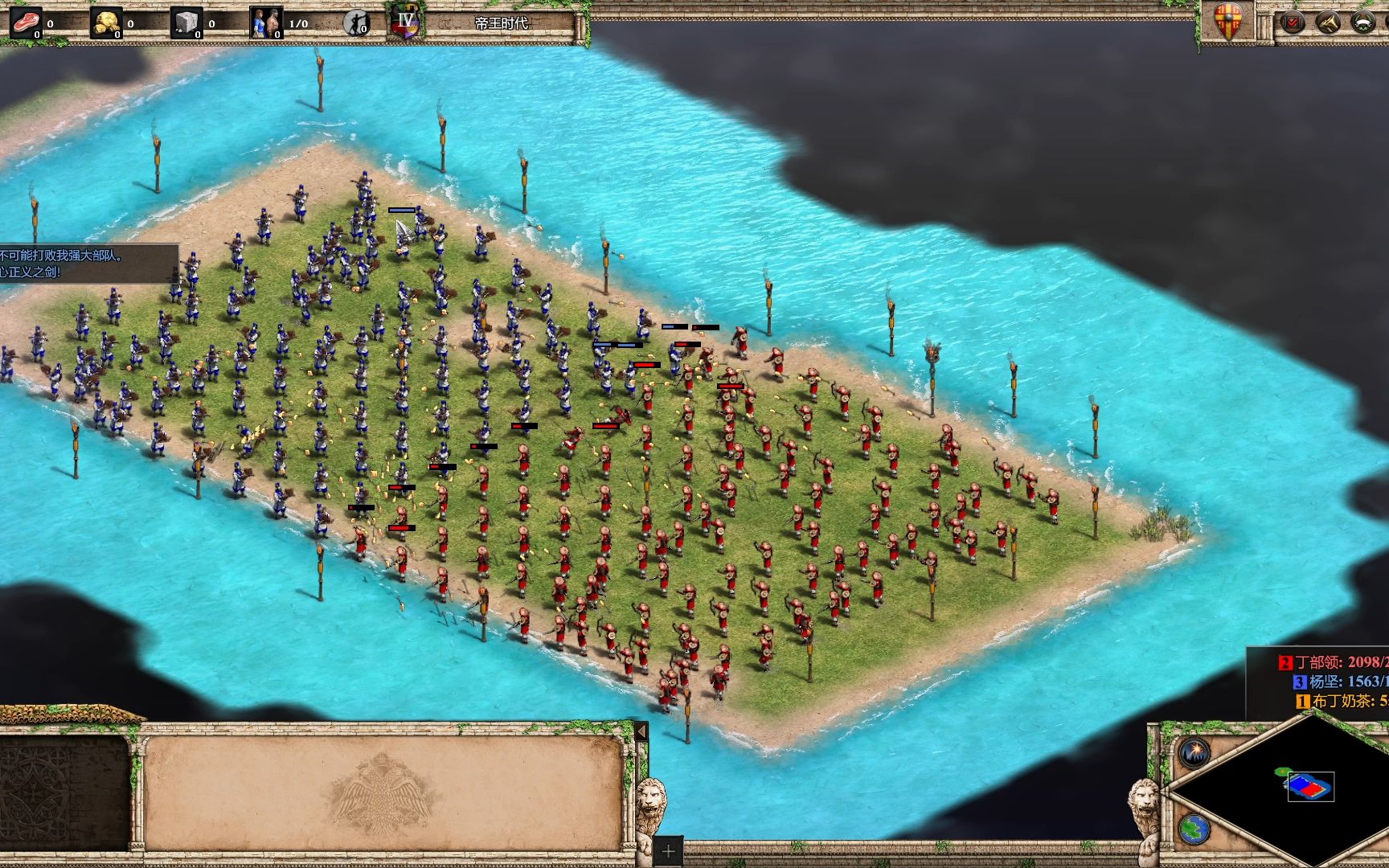Select player 布丁奶茶 in the scoreboard
This screenshot has height=868, width=1389.
pos(1344,701)
